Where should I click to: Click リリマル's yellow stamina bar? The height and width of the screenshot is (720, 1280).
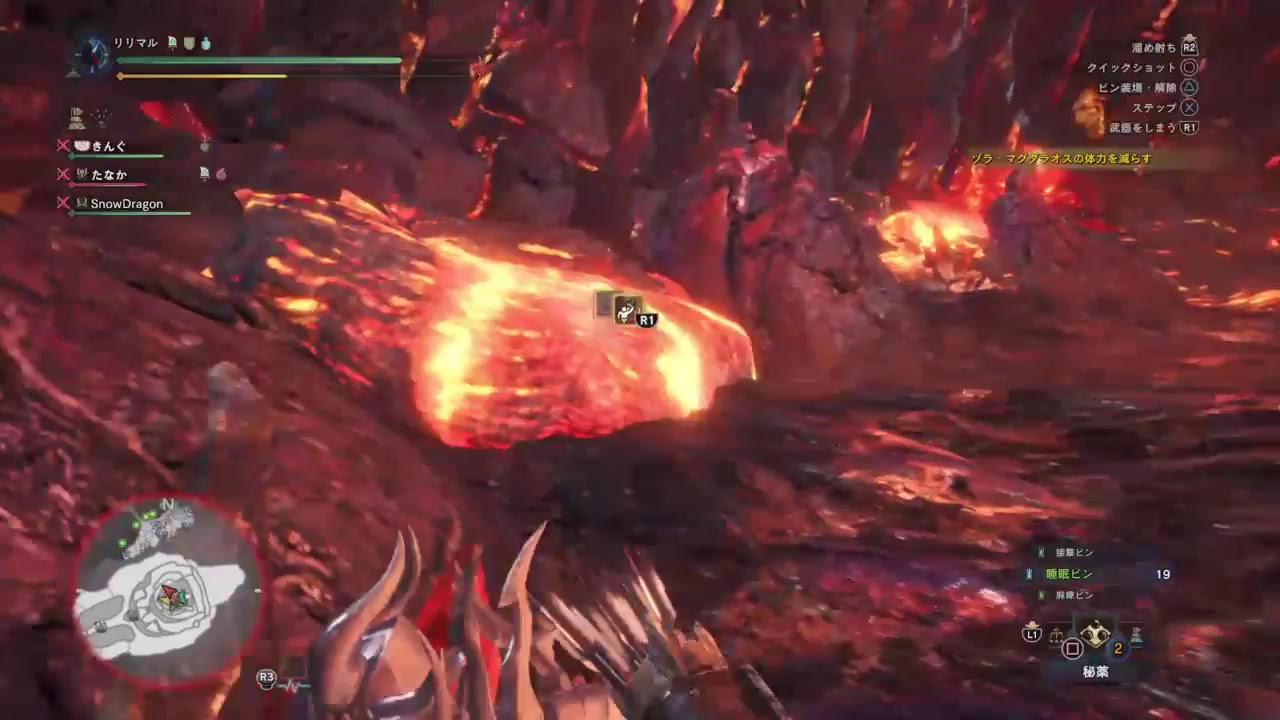point(200,76)
